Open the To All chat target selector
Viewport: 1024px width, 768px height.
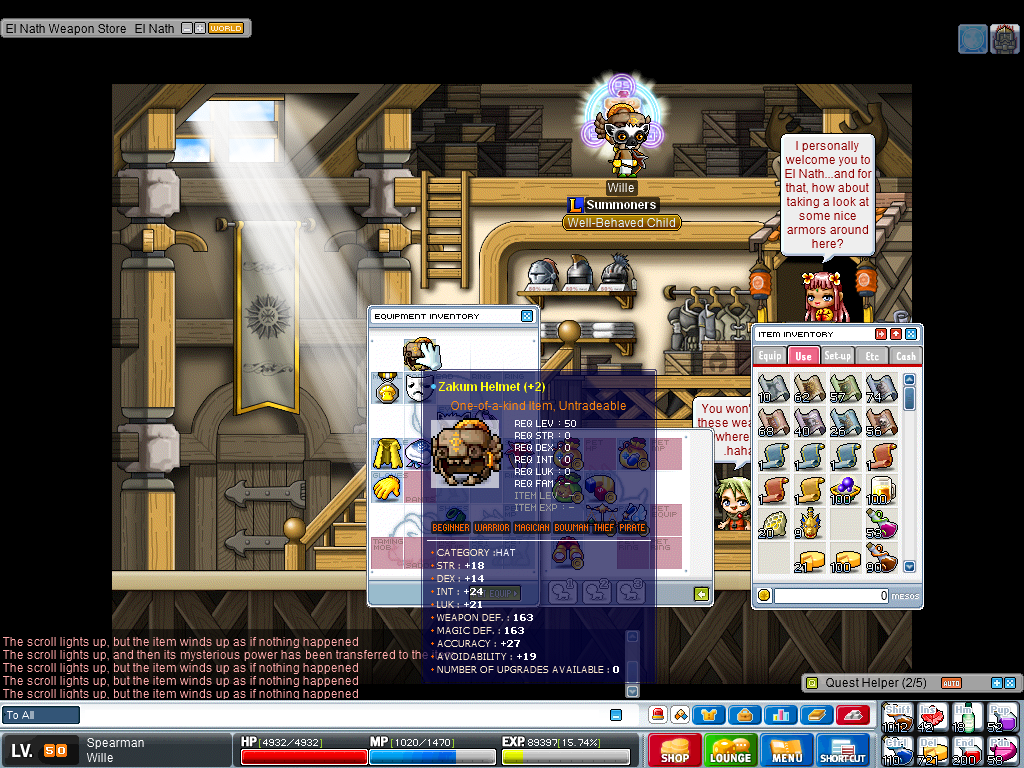41,715
